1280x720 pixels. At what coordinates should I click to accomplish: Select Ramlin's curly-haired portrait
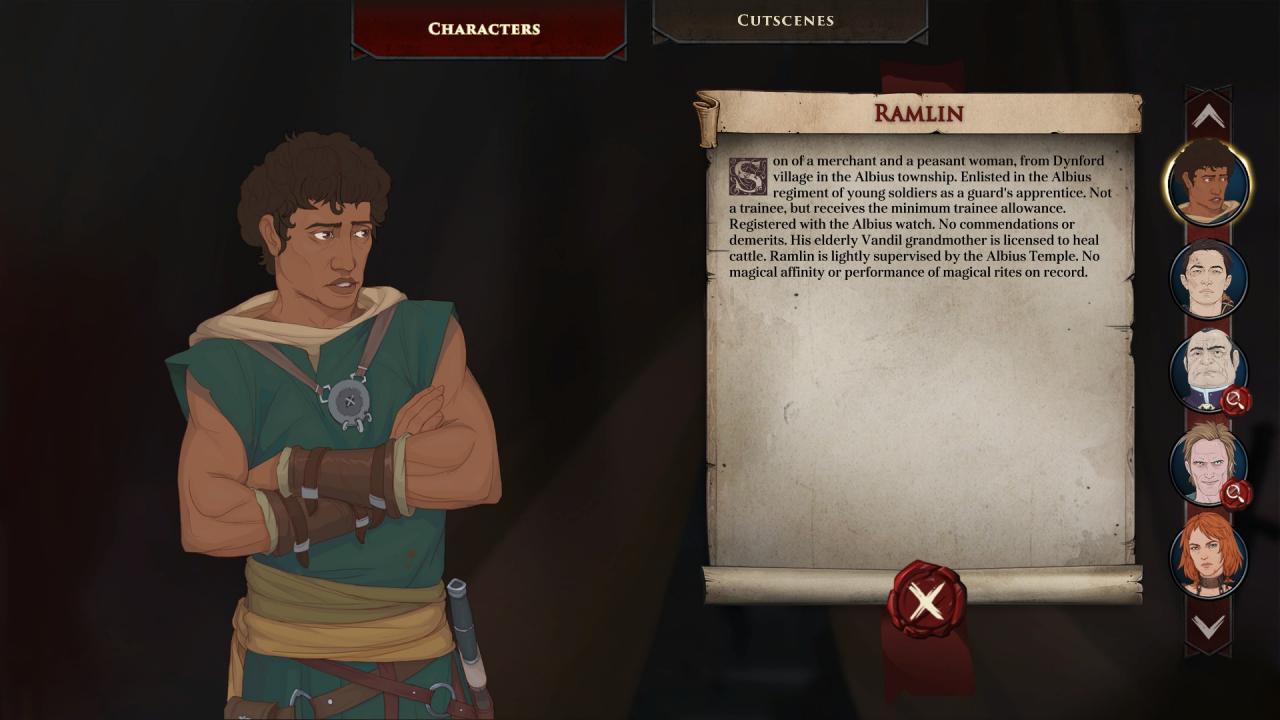point(1208,185)
